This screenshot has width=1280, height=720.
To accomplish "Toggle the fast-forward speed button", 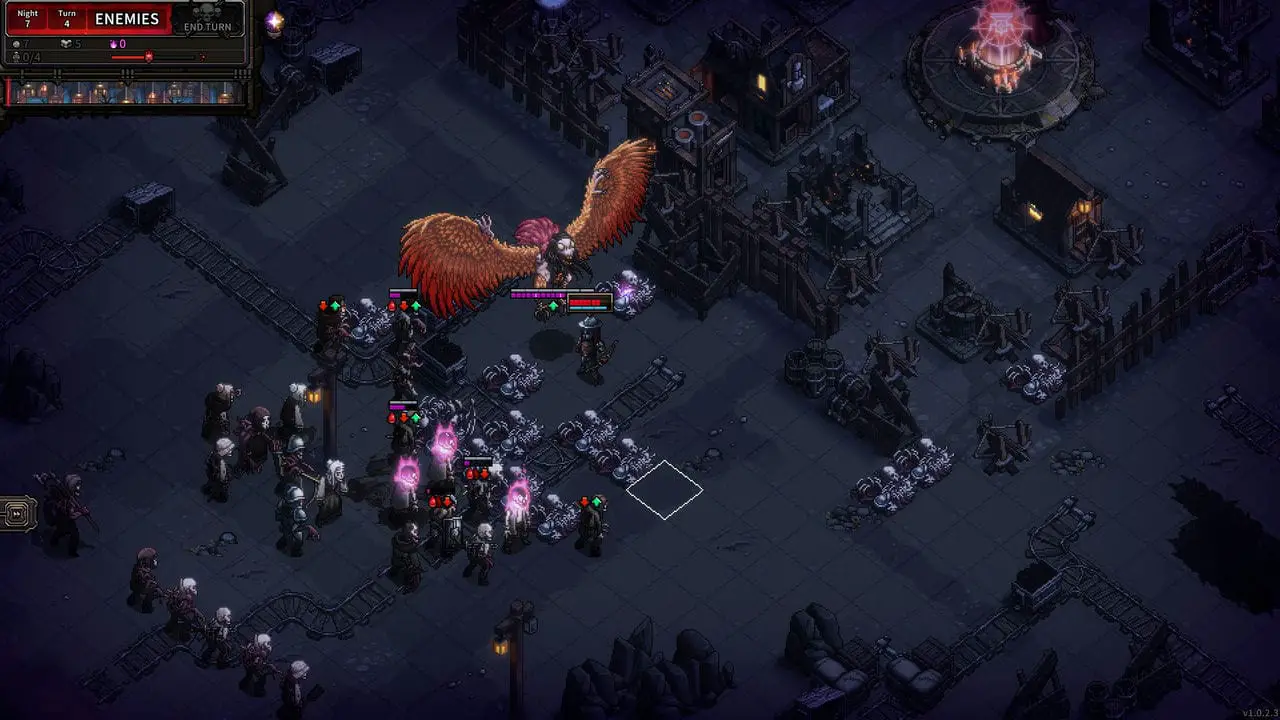I will click(18, 514).
